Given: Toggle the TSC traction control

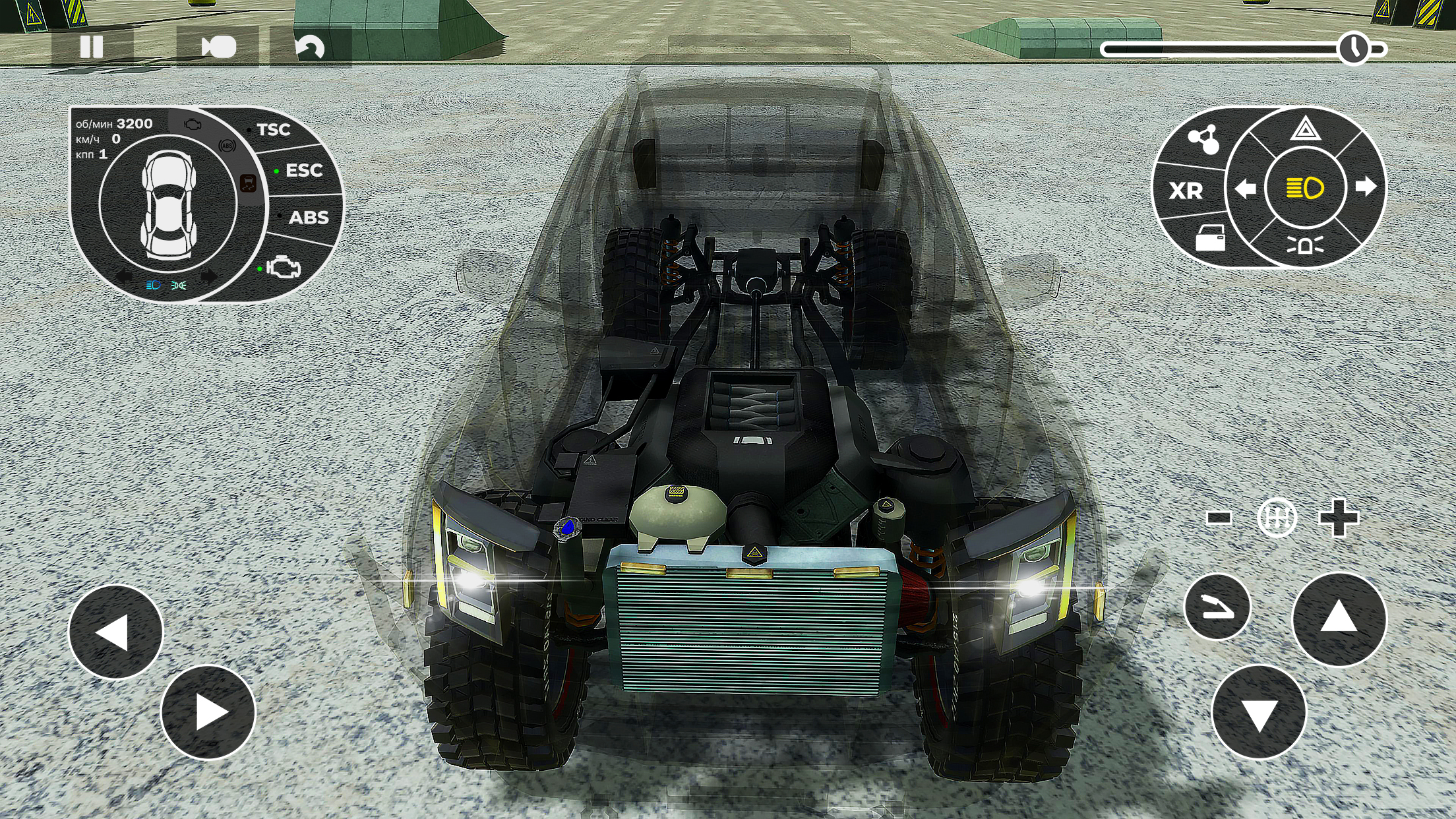Looking at the screenshot, I should point(274,130).
